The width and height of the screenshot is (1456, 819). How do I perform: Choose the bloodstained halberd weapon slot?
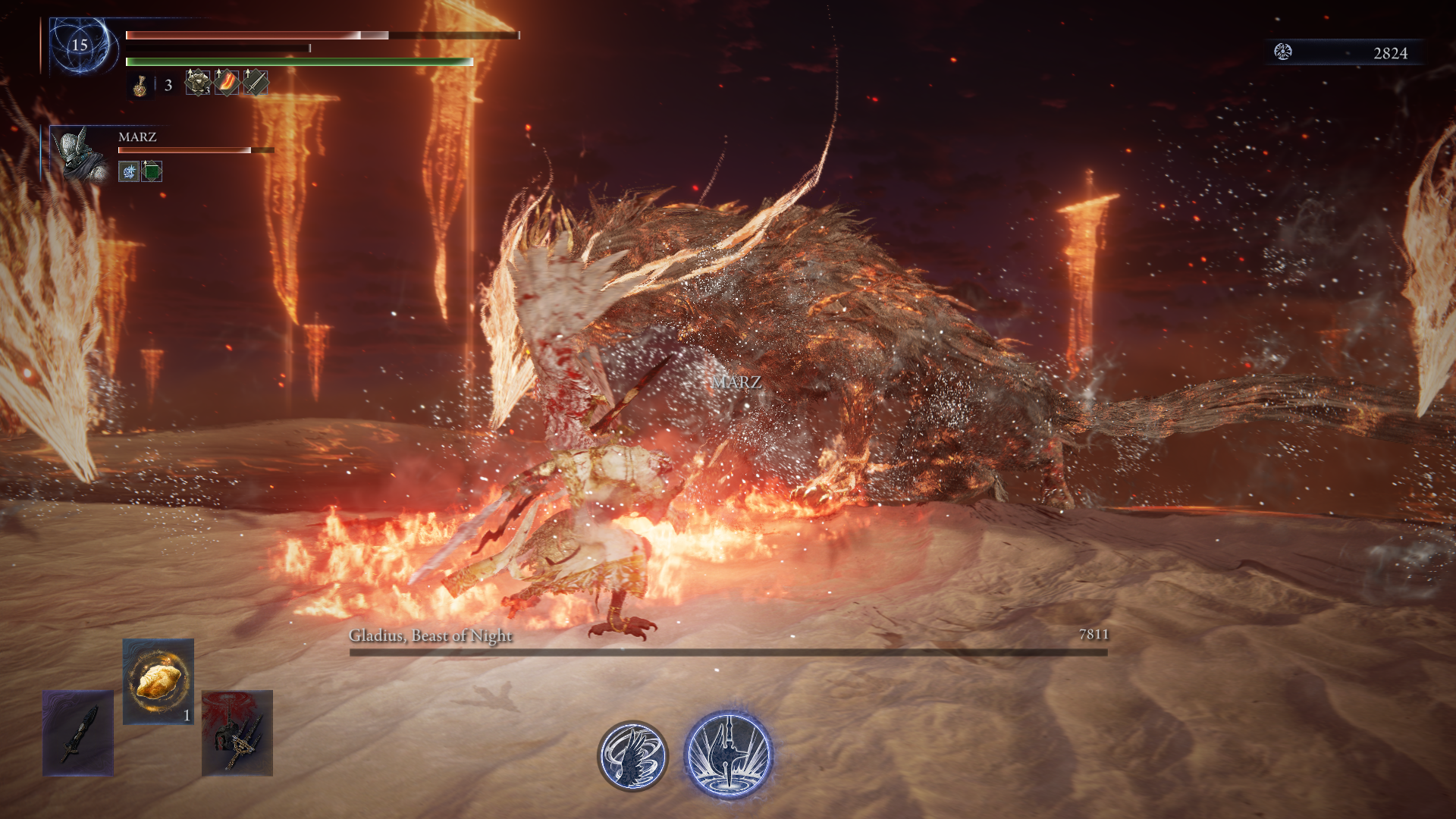(x=237, y=733)
